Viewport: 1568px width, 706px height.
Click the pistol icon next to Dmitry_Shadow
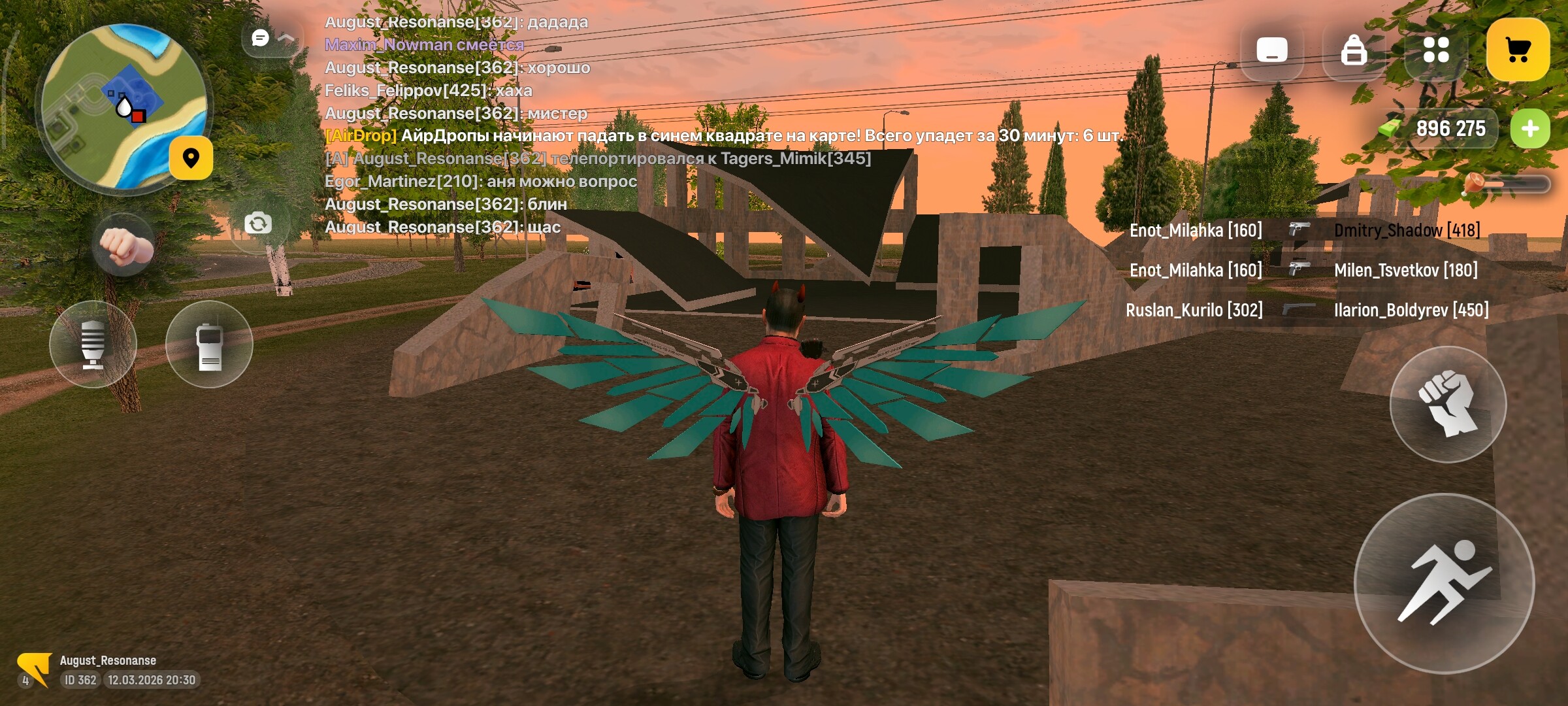pyautogui.click(x=1300, y=230)
